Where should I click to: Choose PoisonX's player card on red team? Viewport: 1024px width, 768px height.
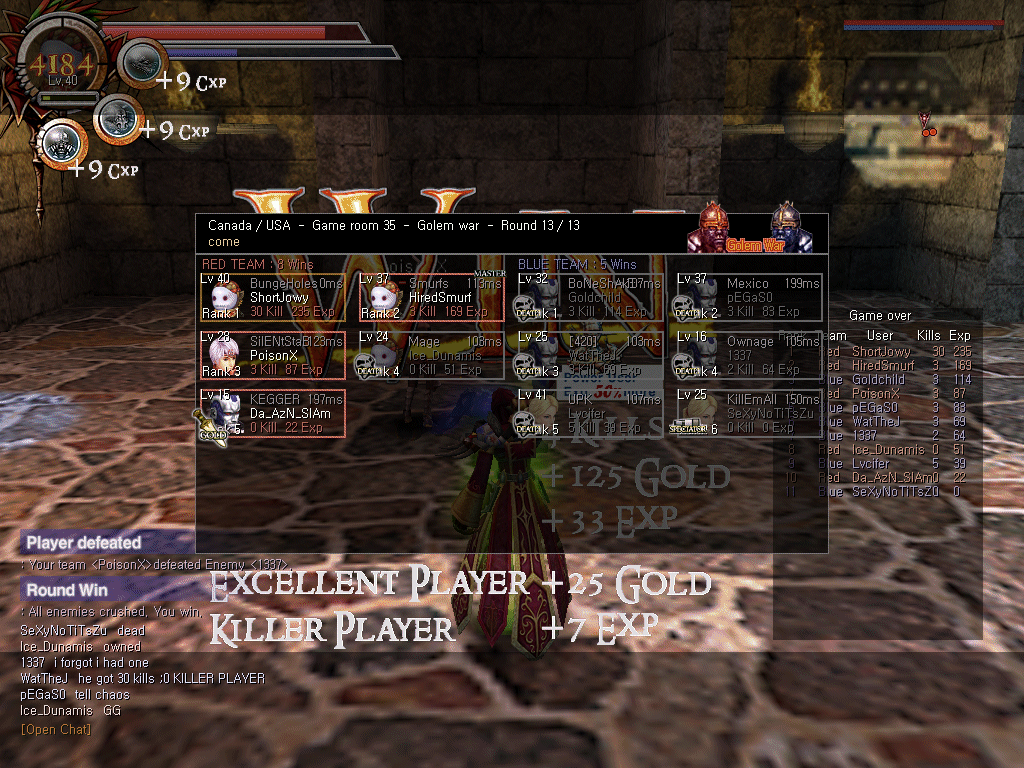[272, 355]
